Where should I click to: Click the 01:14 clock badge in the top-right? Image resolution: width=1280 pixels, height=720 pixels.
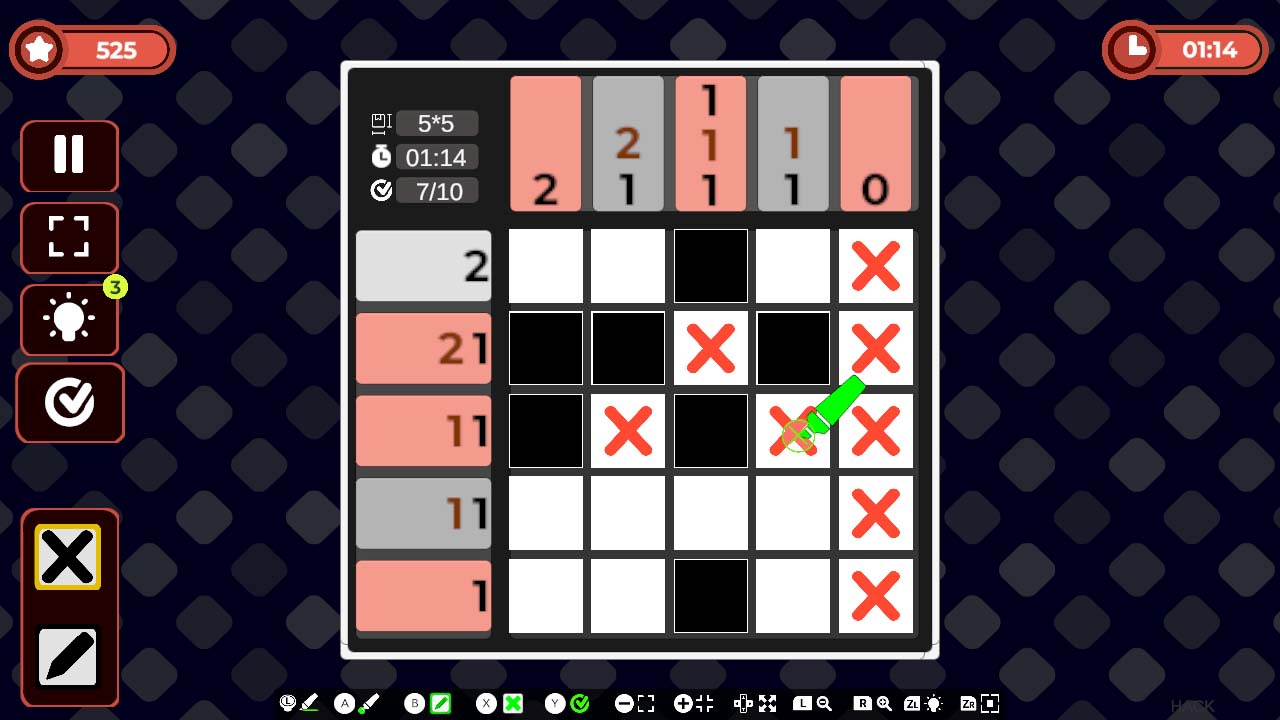1185,48
